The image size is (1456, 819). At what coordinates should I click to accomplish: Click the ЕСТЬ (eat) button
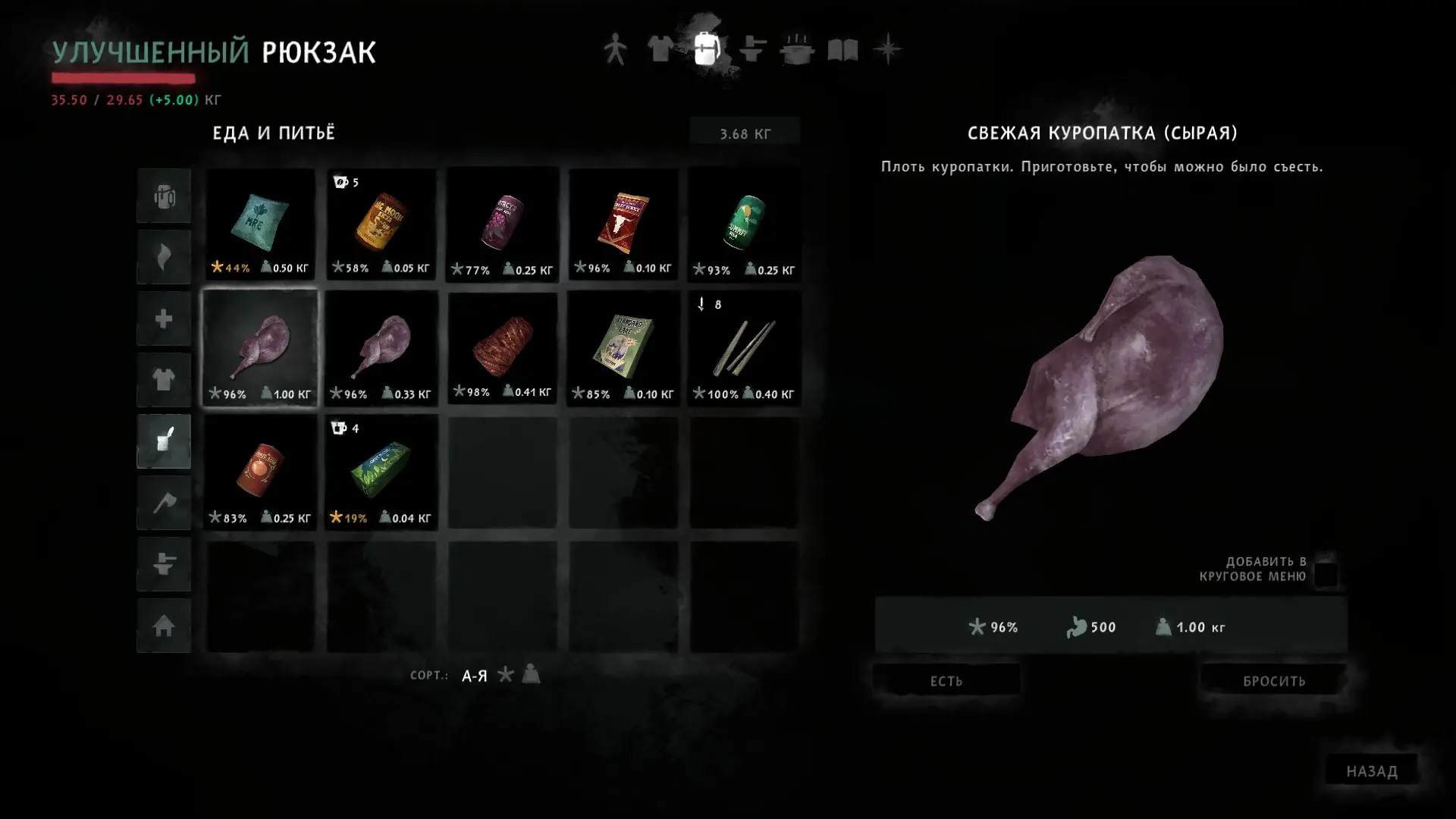point(946,680)
